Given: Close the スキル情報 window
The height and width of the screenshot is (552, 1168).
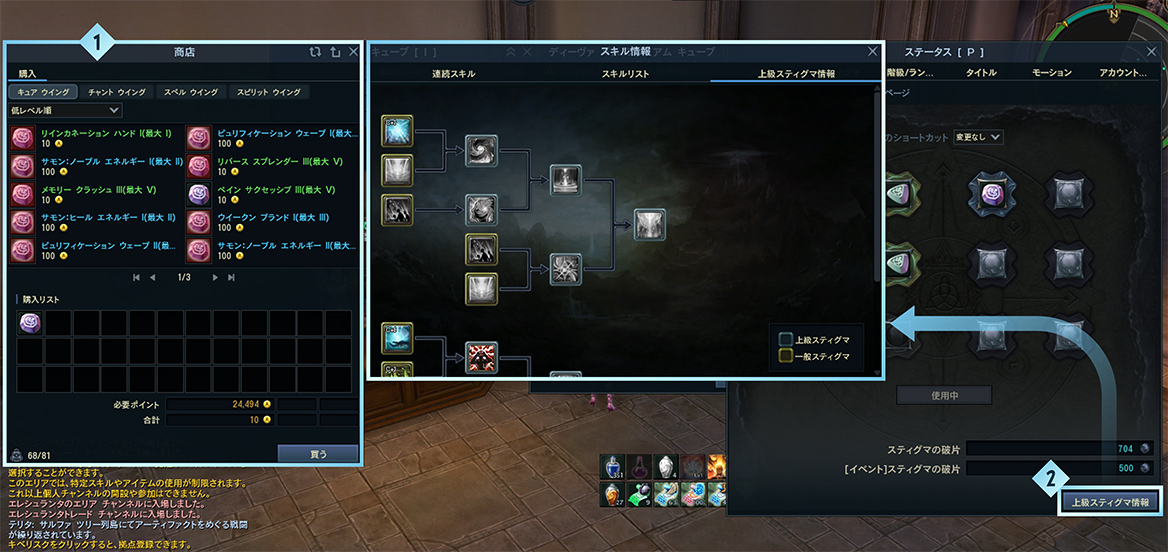Looking at the screenshot, I should click(871, 52).
